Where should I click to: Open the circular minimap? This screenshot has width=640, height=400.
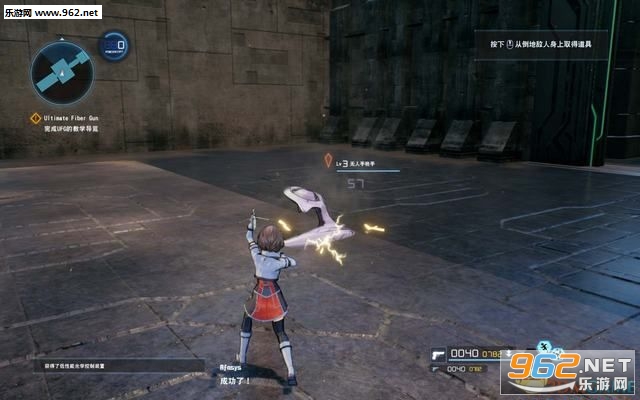coord(61,68)
